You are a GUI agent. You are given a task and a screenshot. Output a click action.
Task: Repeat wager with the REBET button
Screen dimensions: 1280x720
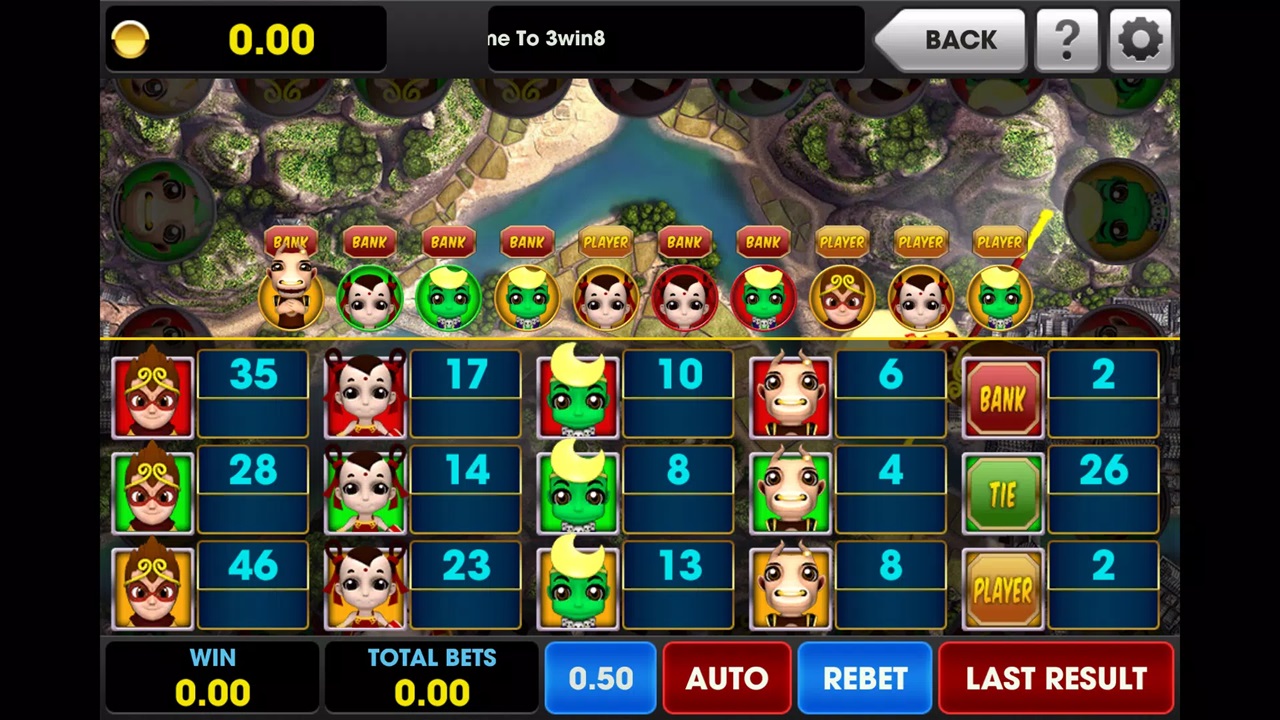[x=865, y=679]
